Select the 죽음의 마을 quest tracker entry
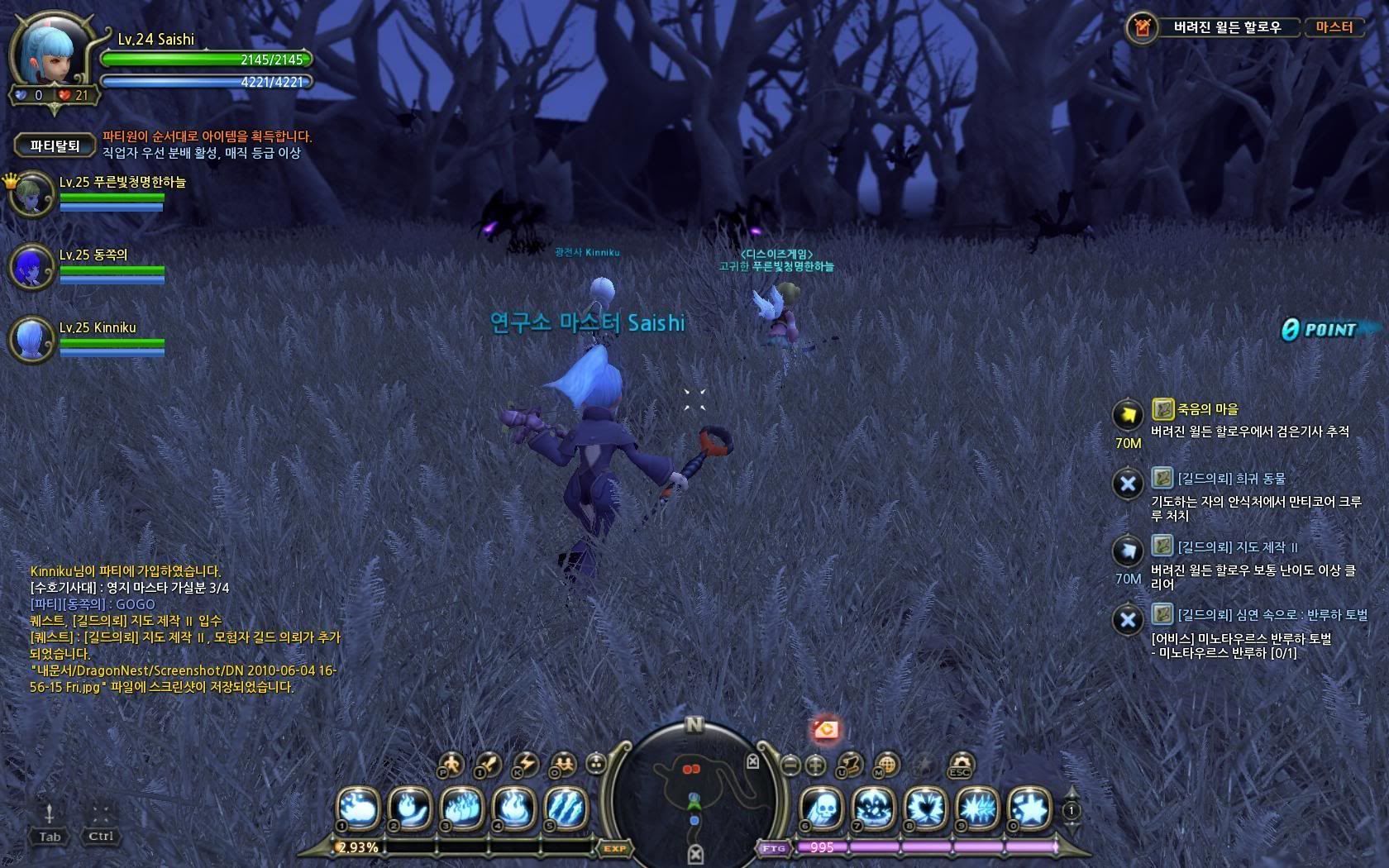 tap(1208, 409)
